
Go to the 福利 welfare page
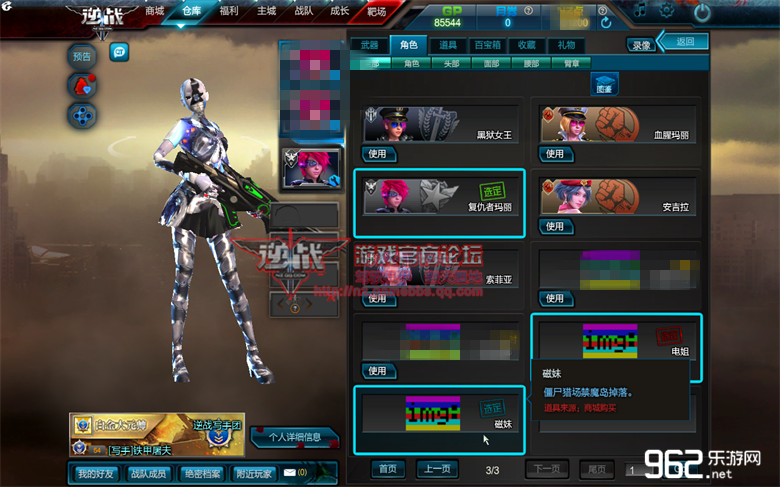click(230, 12)
